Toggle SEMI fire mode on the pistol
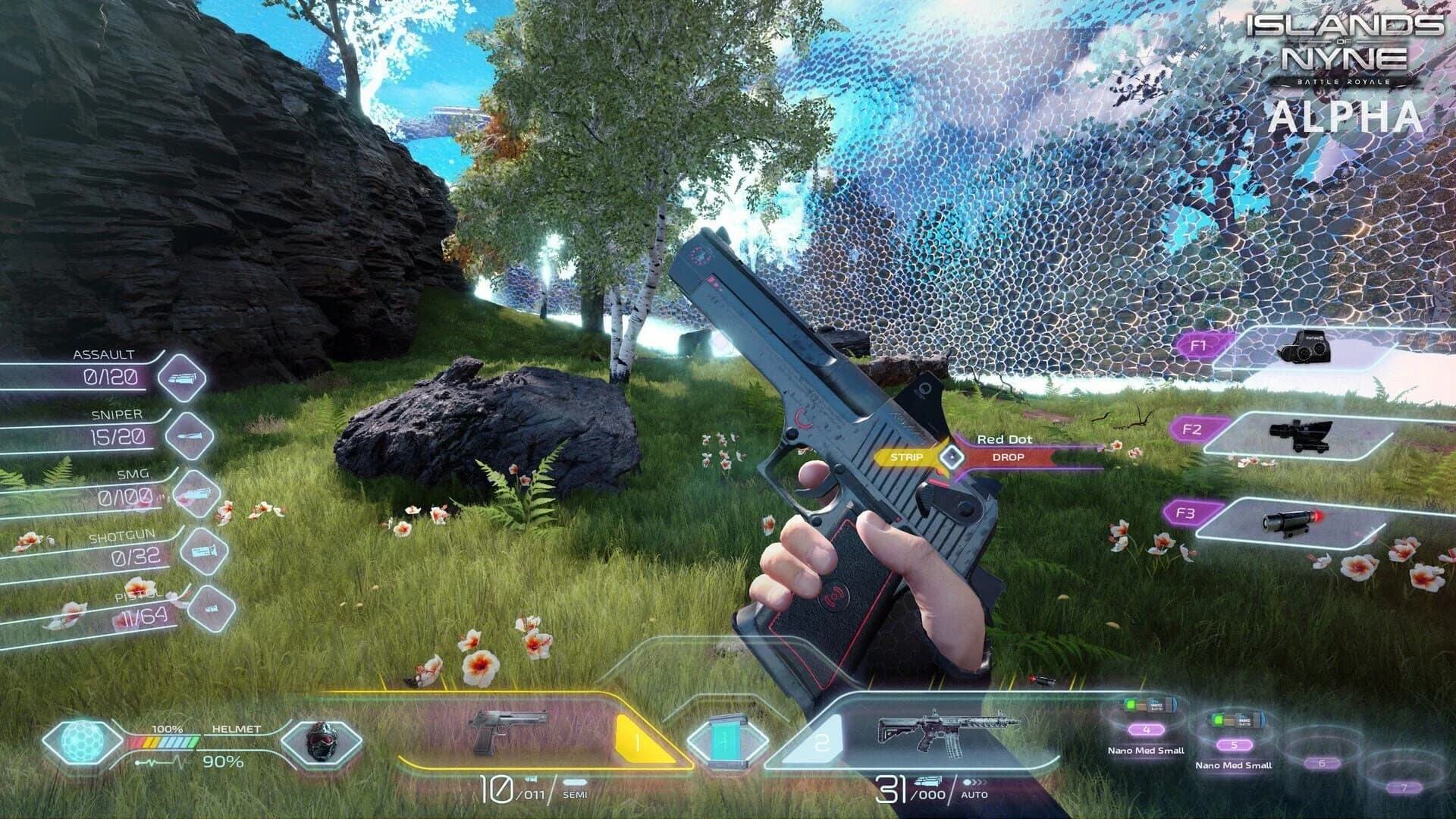 click(576, 796)
